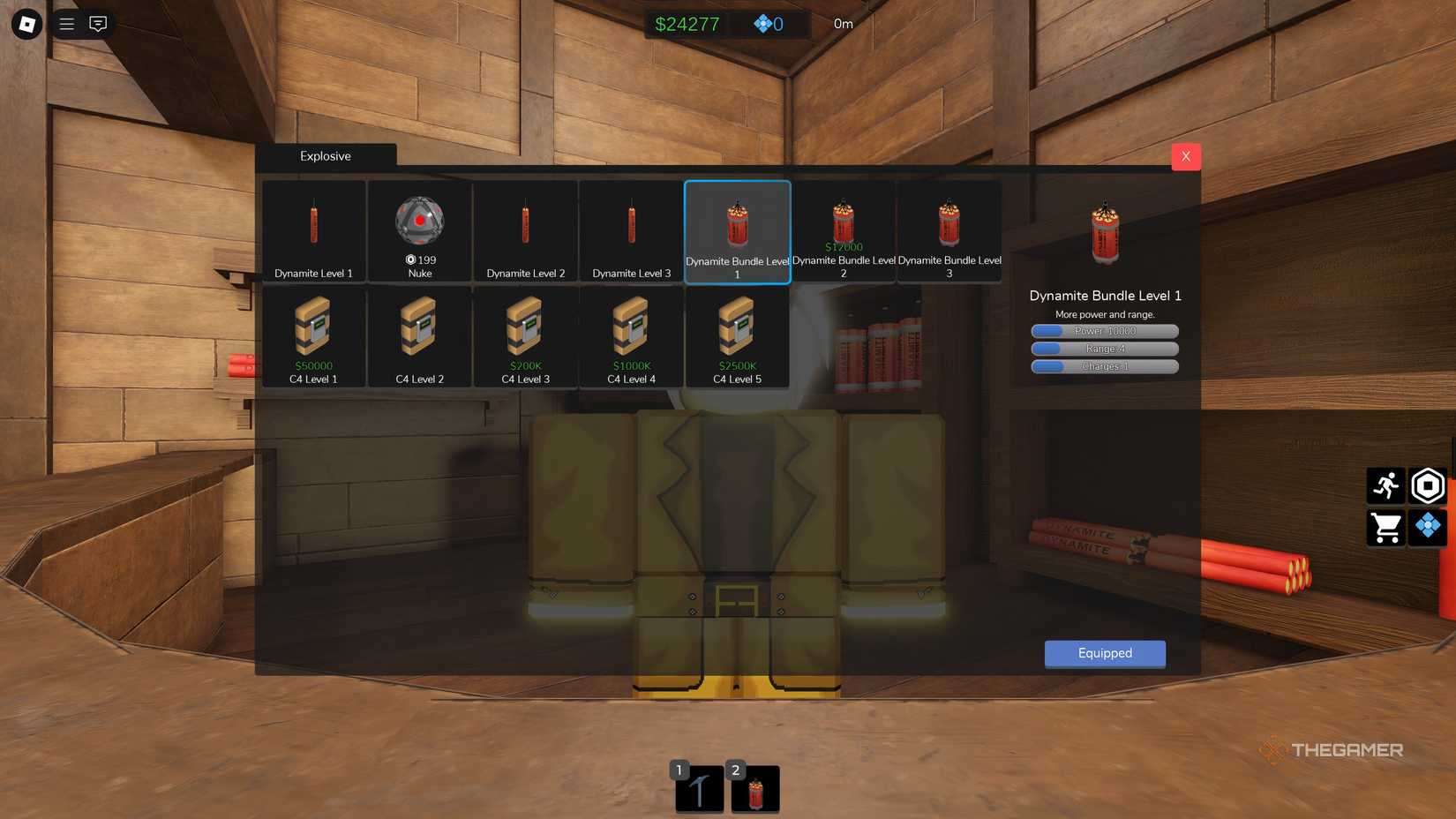Open the shopping cart store icon
Viewport: 1456px width, 819px height.
point(1385,528)
